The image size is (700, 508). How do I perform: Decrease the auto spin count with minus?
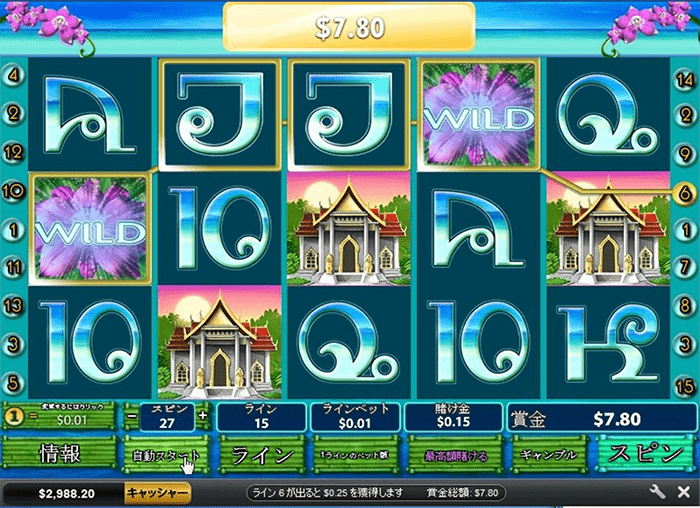pyautogui.click(x=132, y=415)
